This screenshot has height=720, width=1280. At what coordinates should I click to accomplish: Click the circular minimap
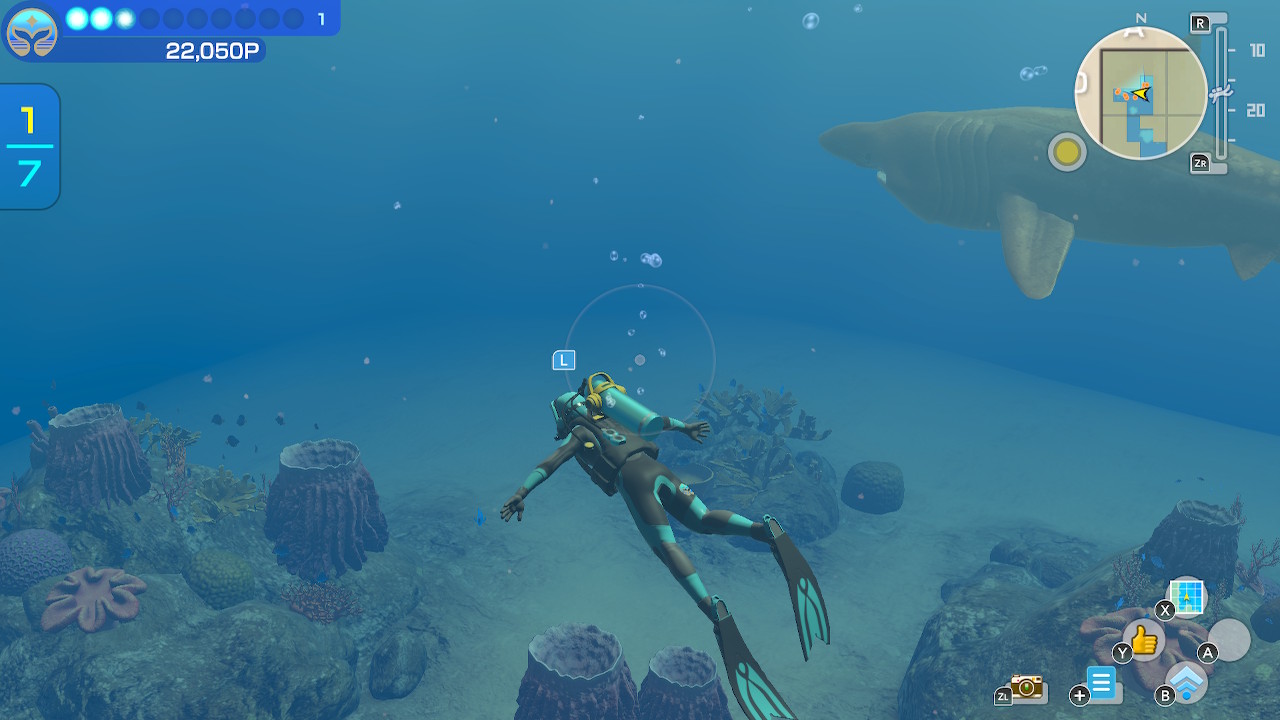(1141, 93)
